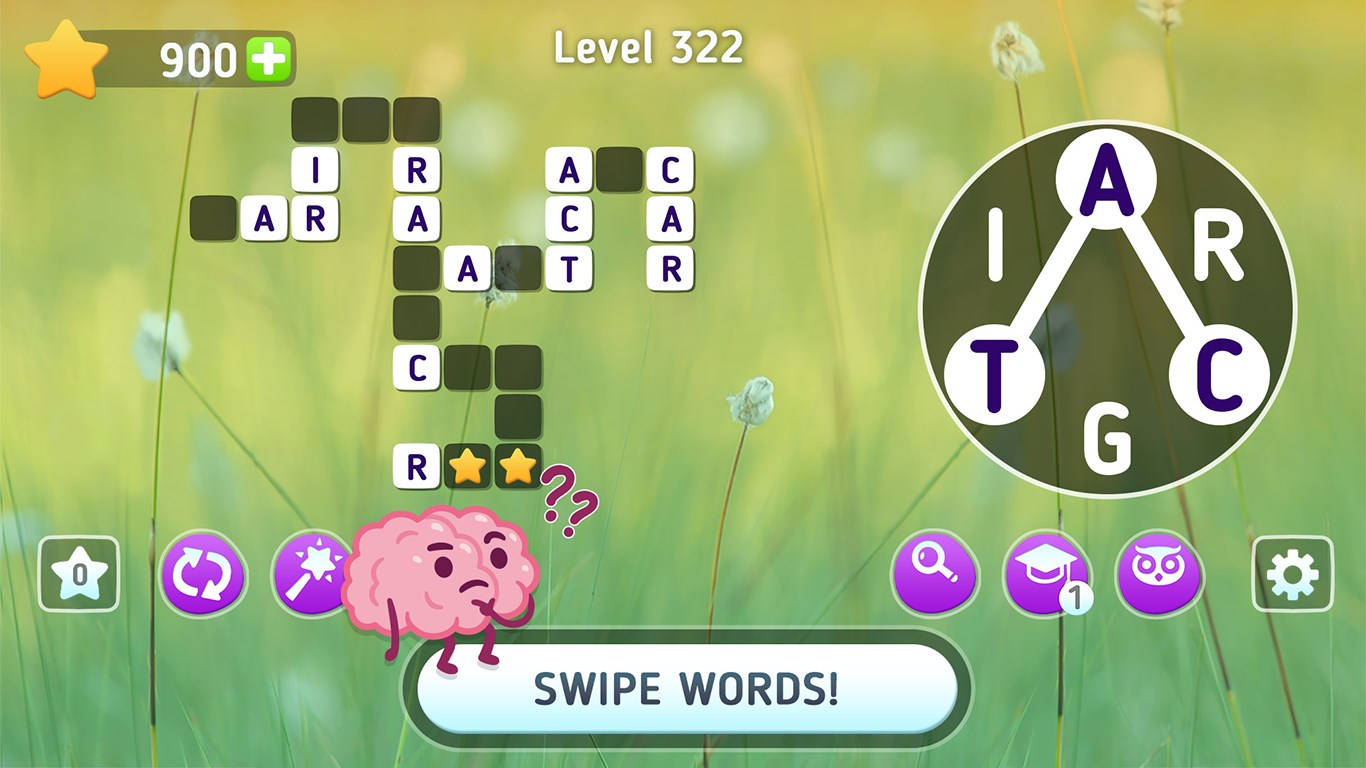Buy more coins with the green plus button
The width and height of the screenshot is (1366, 768).
[267, 57]
